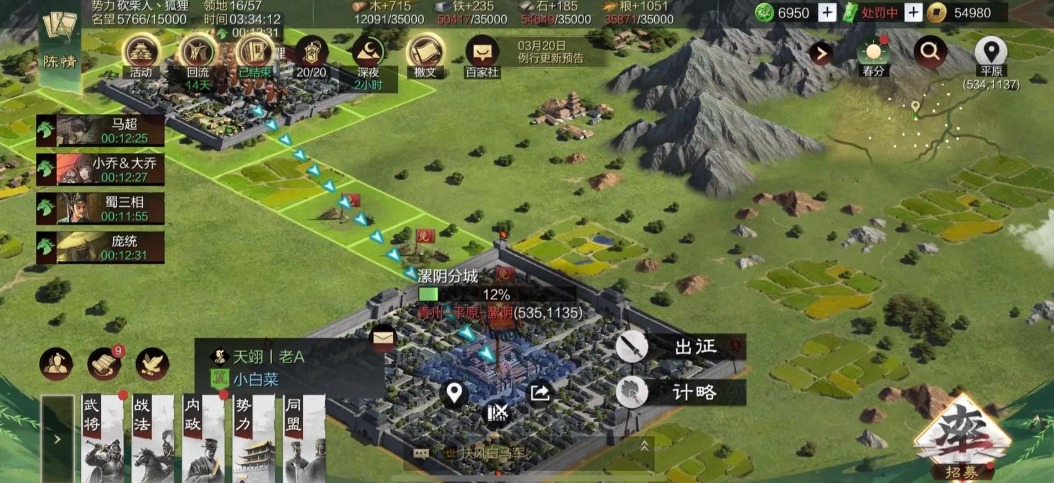Click the magnifier search icon
1054x483 pixels.
(x=931, y=51)
